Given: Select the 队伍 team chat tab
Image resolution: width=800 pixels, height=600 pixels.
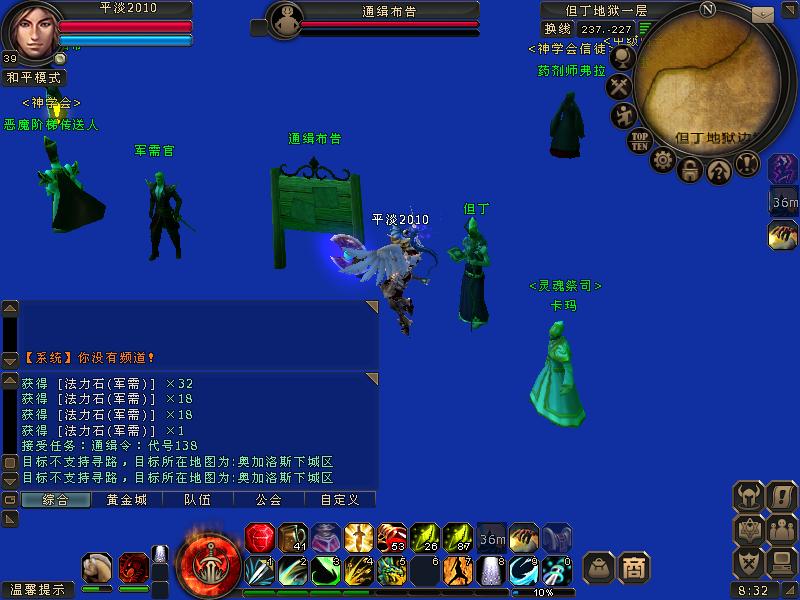Looking at the screenshot, I should [x=197, y=499].
